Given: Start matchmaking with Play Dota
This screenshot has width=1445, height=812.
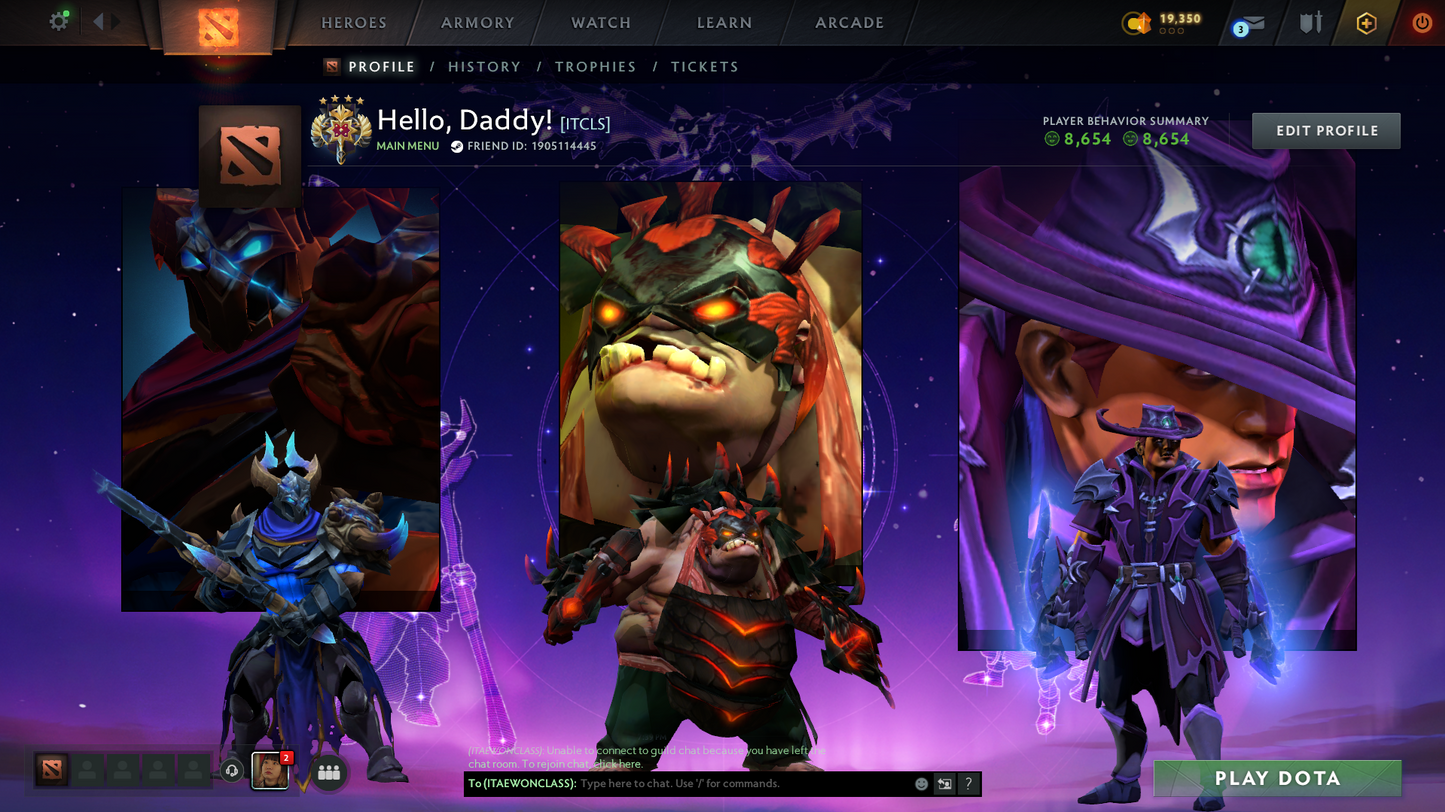Looking at the screenshot, I should (x=1277, y=778).
